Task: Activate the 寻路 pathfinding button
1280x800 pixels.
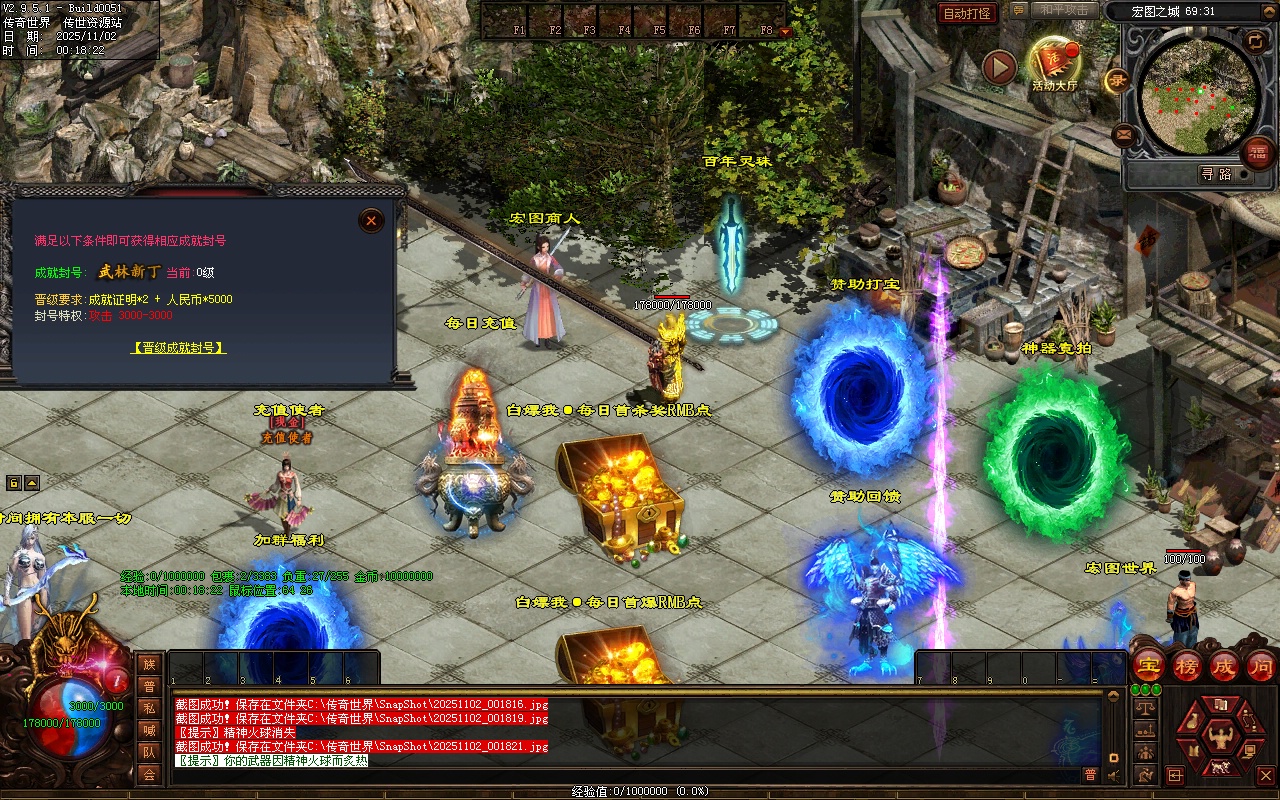Action: click(x=1216, y=174)
